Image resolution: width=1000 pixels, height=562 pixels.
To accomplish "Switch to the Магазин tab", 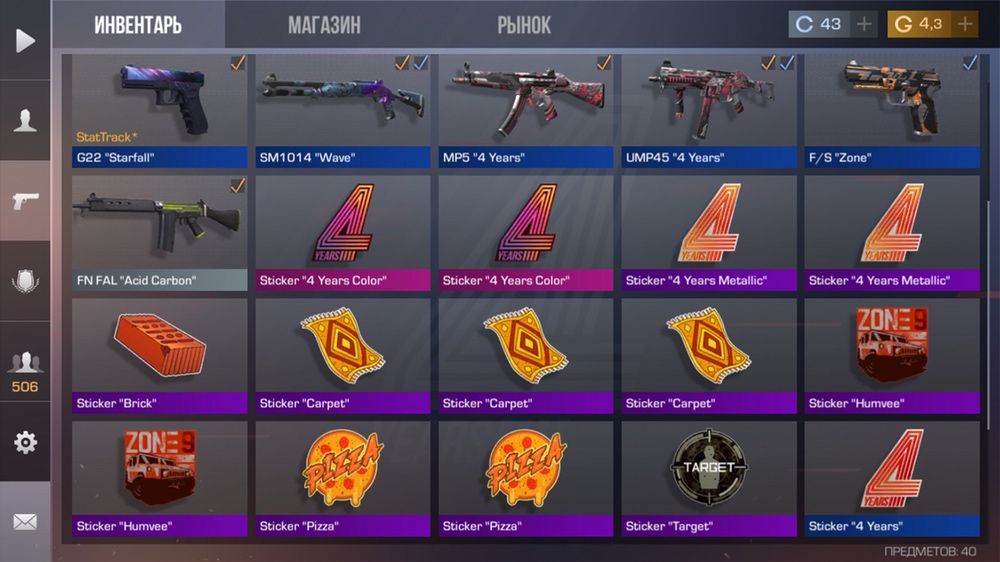I will pos(324,25).
